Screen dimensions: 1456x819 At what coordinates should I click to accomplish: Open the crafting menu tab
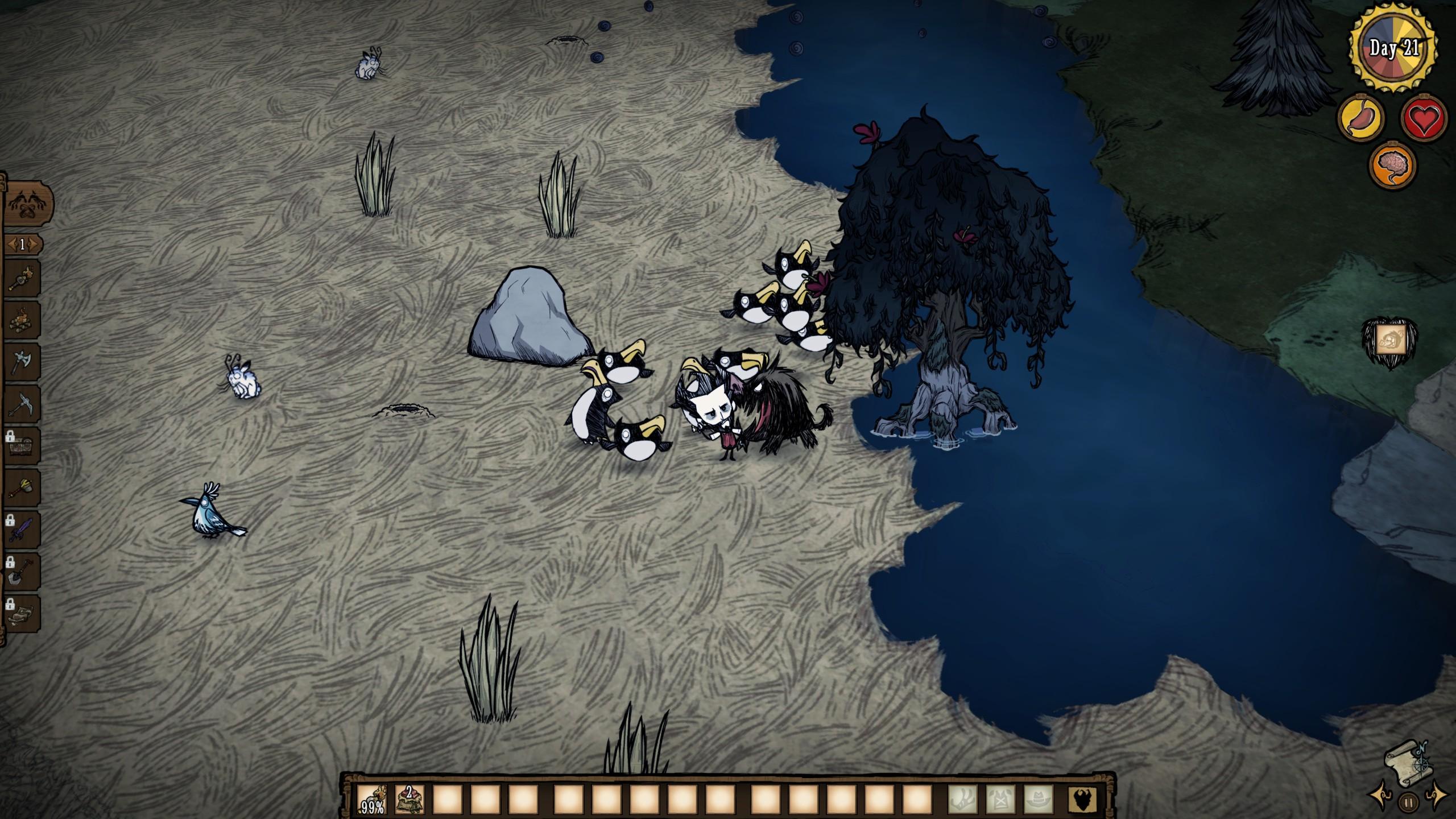pos(27,203)
